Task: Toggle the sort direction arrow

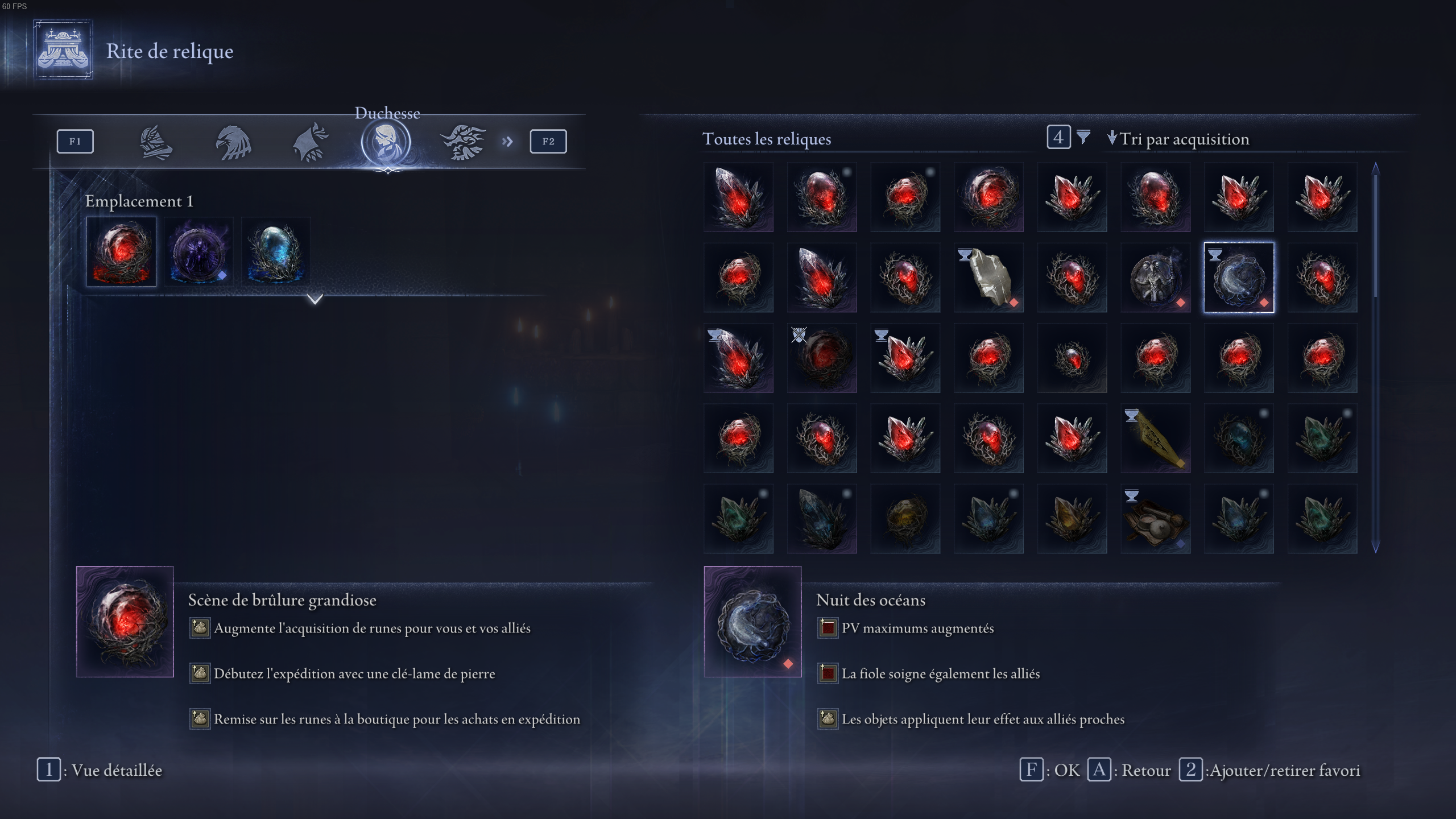Action: (x=1112, y=138)
